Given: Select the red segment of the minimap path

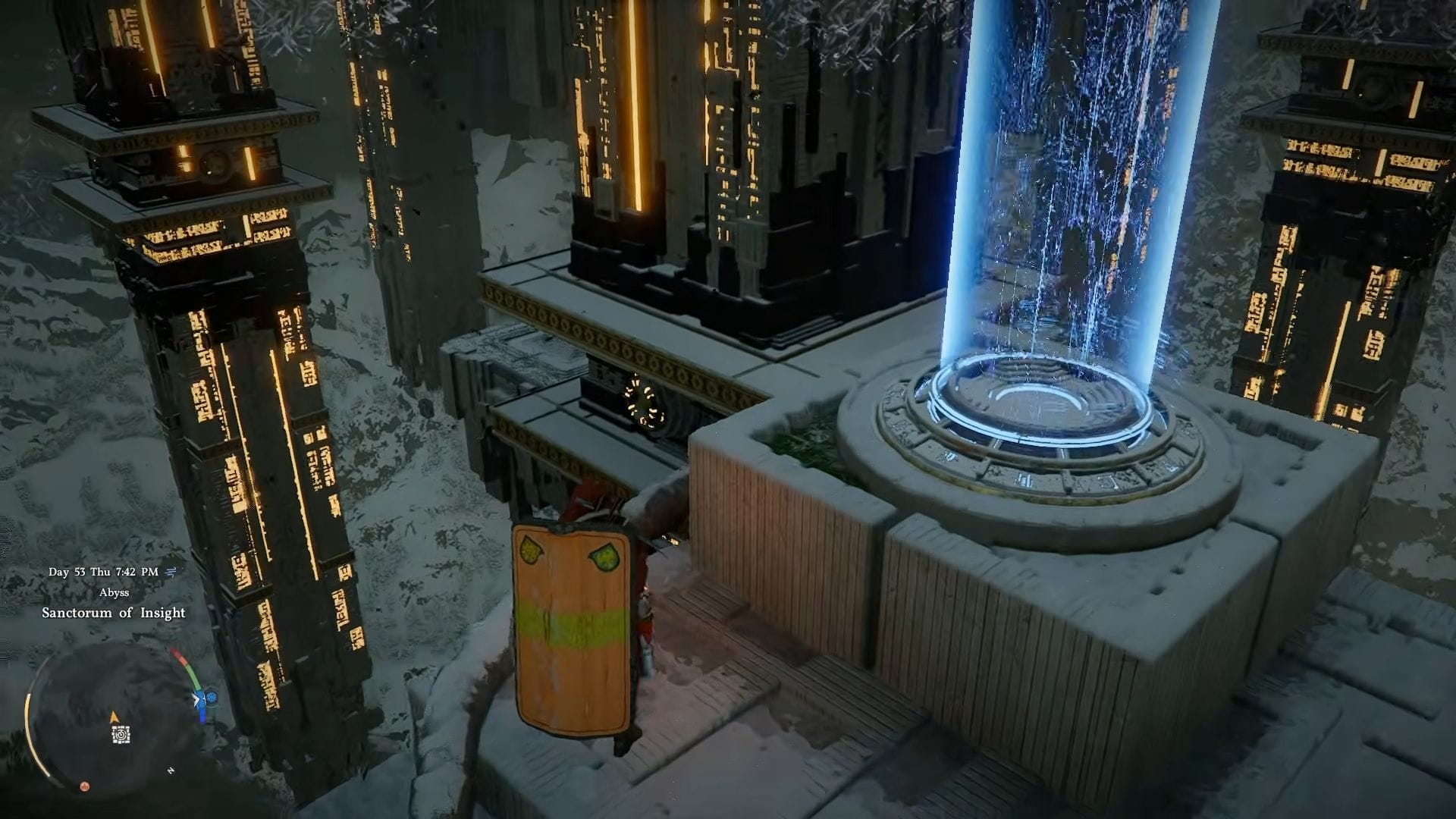Looking at the screenshot, I should click(180, 655).
